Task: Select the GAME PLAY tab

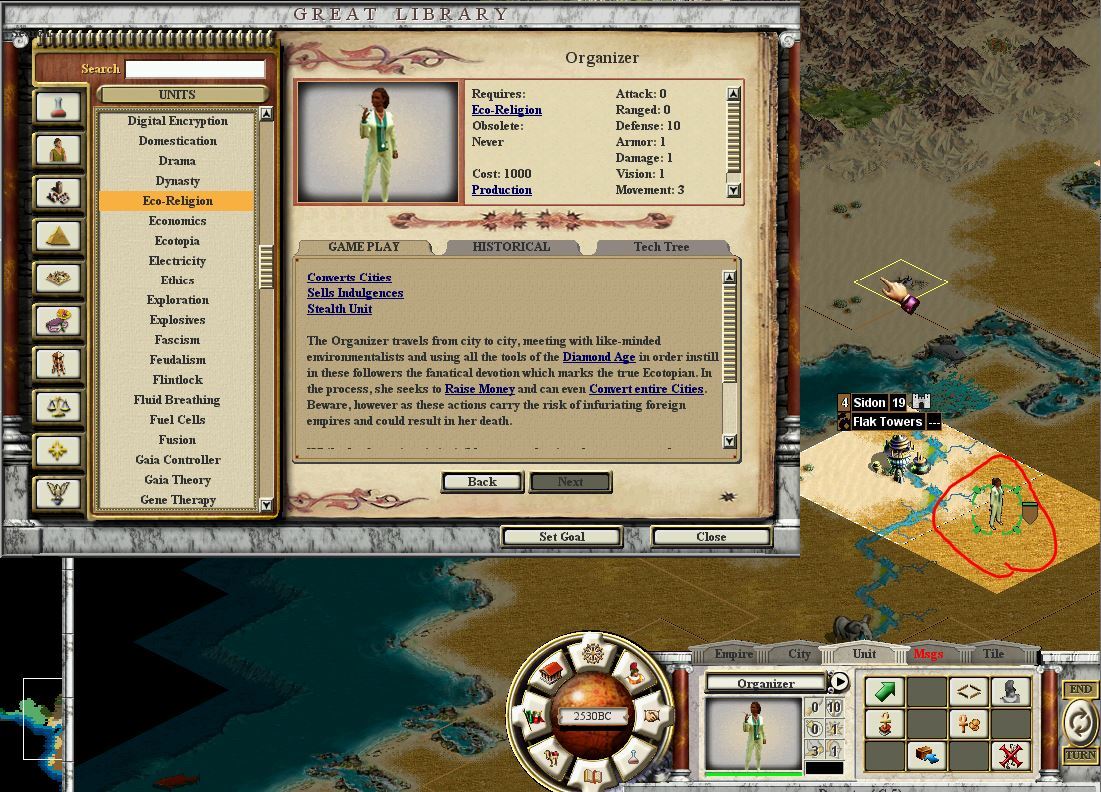Action: pos(364,247)
